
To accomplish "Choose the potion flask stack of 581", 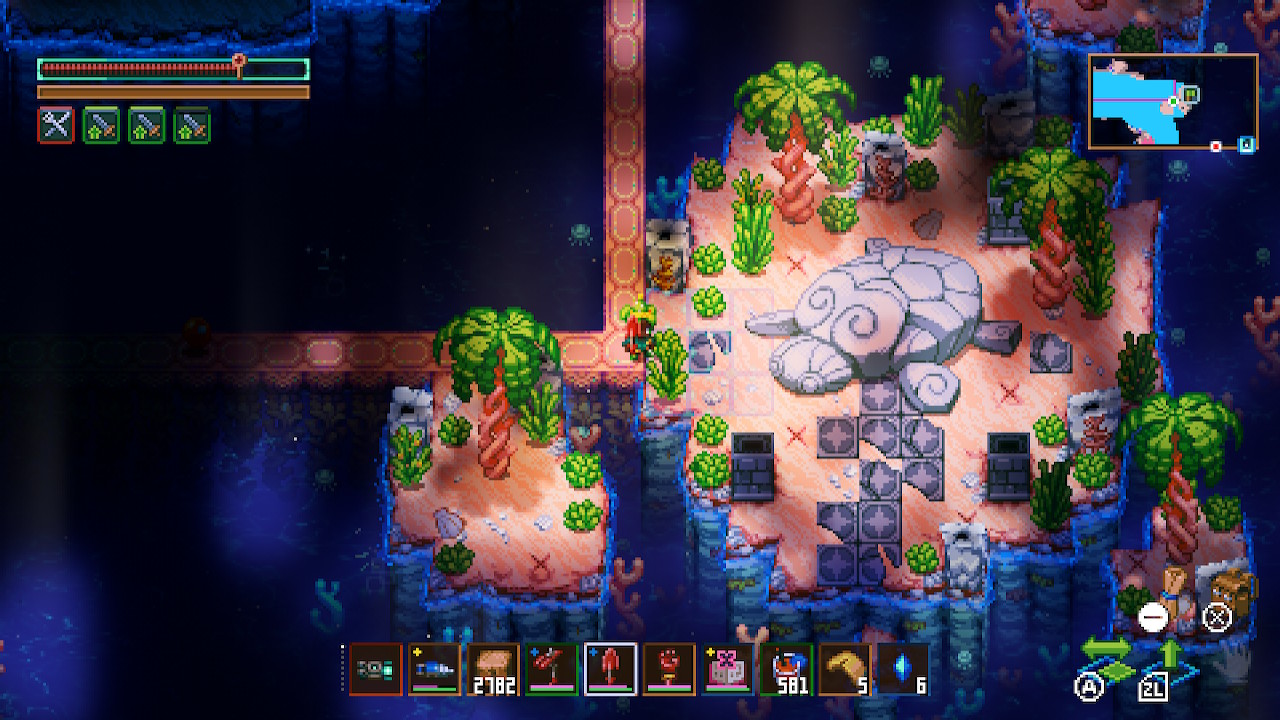I will (786, 669).
